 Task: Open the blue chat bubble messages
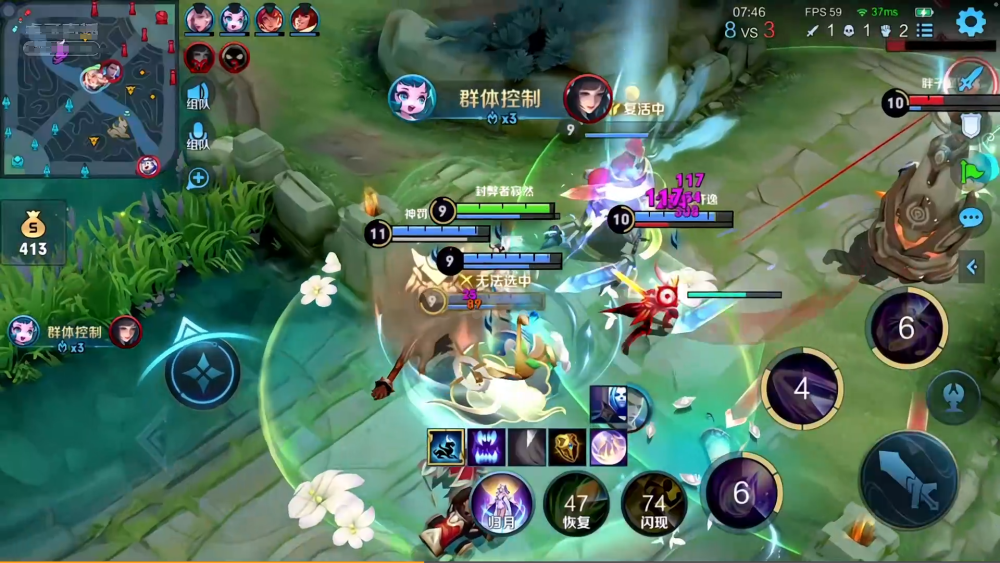click(x=971, y=217)
